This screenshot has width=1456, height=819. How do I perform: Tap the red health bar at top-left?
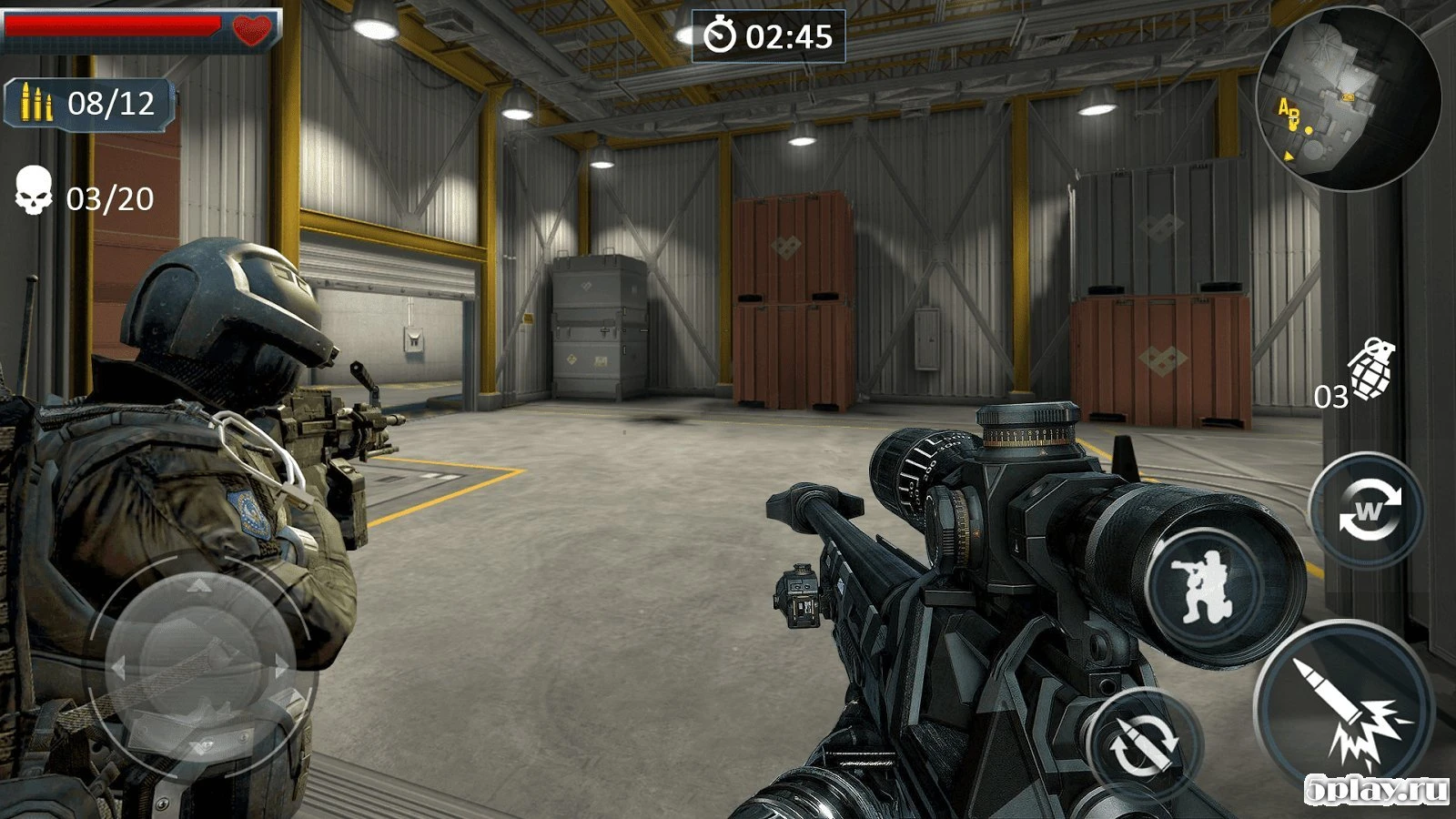click(114, 25)
